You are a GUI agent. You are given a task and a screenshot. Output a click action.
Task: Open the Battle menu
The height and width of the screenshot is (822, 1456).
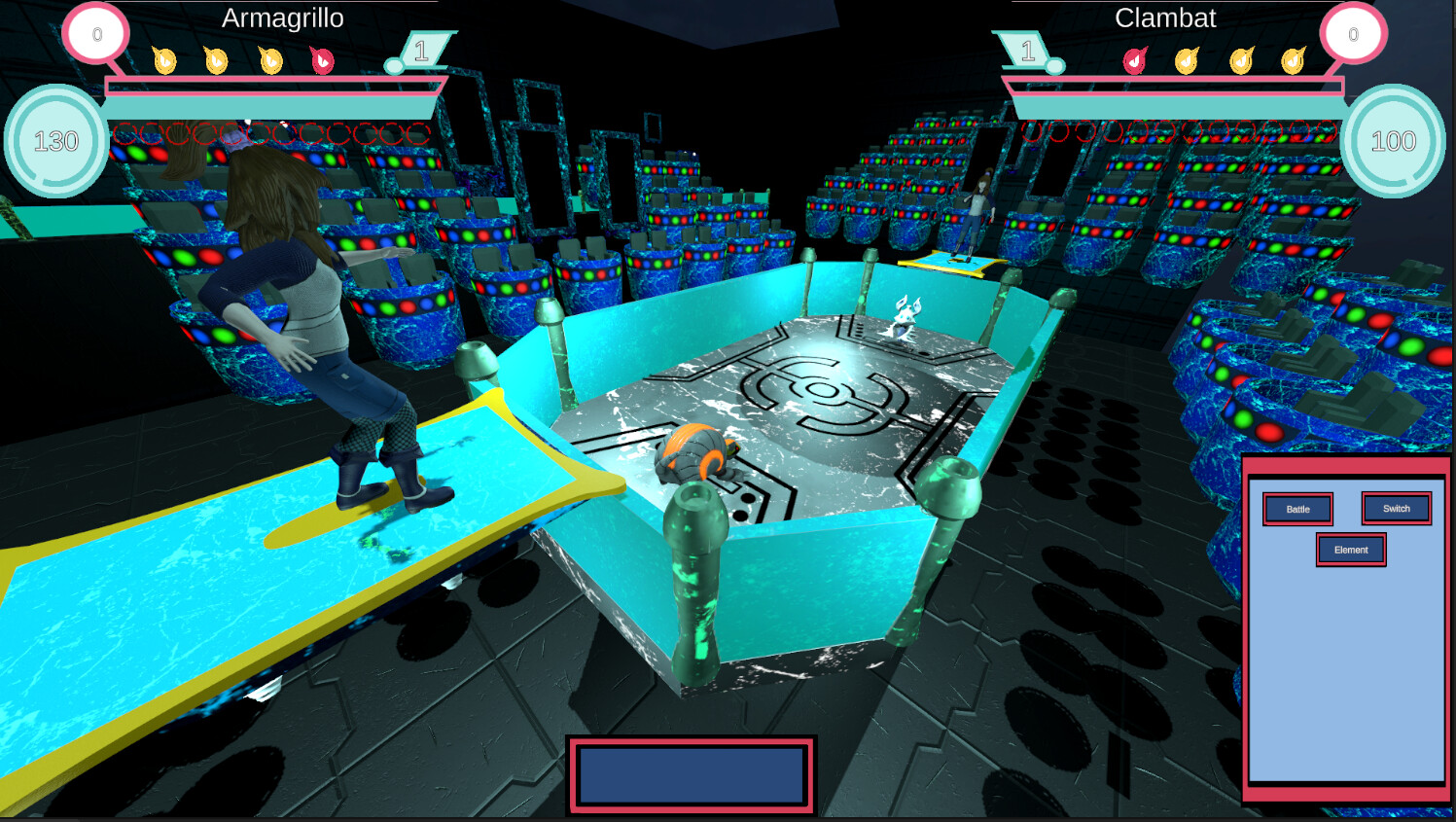click(1297, 507)
